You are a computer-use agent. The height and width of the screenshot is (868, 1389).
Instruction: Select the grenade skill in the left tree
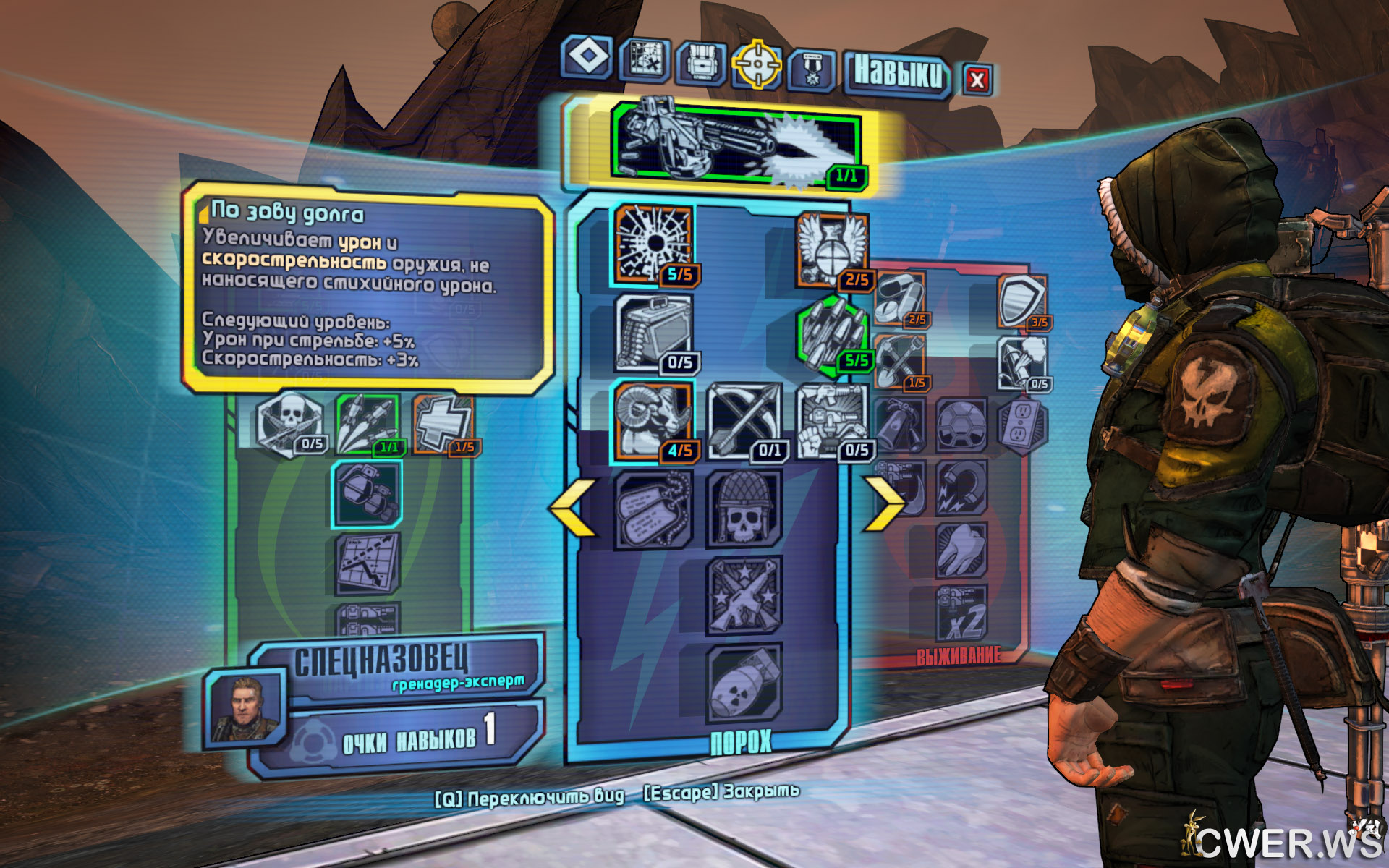click(x=367, y=493)
